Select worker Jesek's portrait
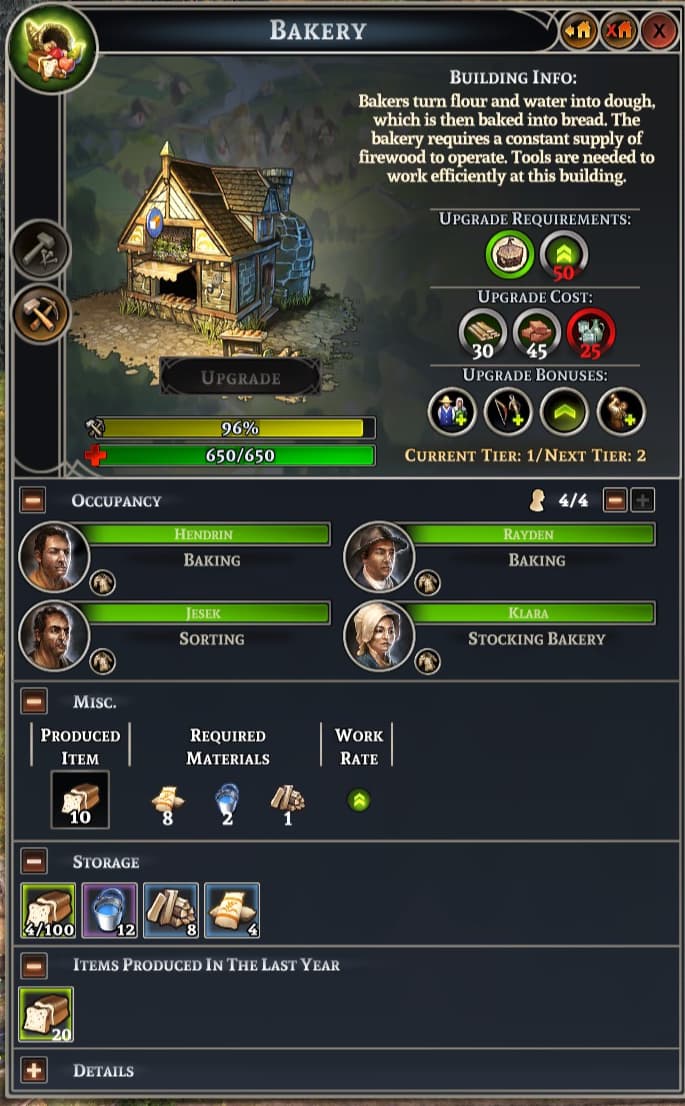The height and width of the screenshot is (1106, 685). point(54,636)
